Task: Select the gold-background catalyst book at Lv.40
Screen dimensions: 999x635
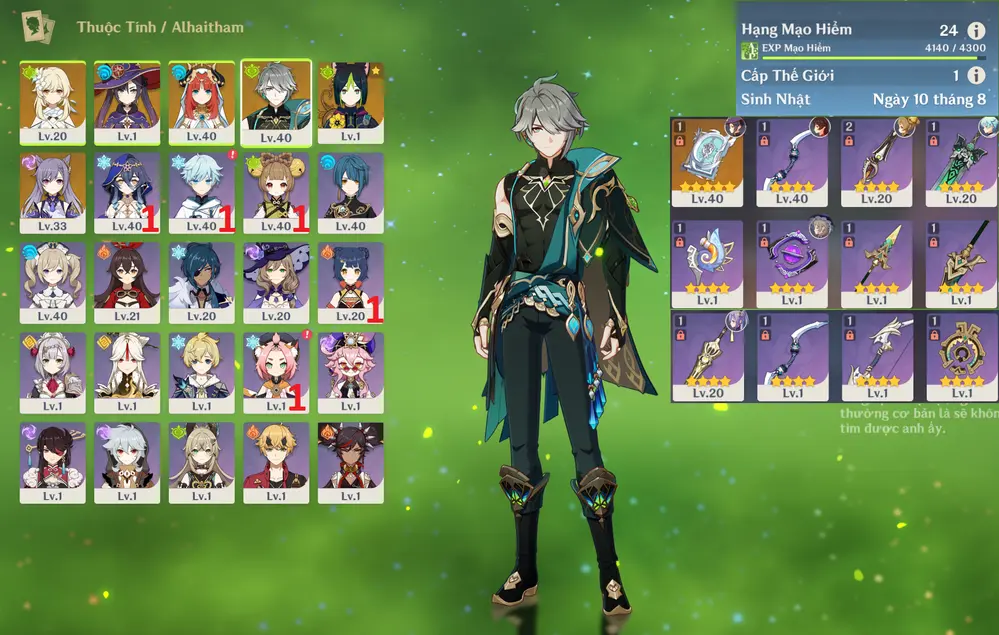Action: [707, 160]
